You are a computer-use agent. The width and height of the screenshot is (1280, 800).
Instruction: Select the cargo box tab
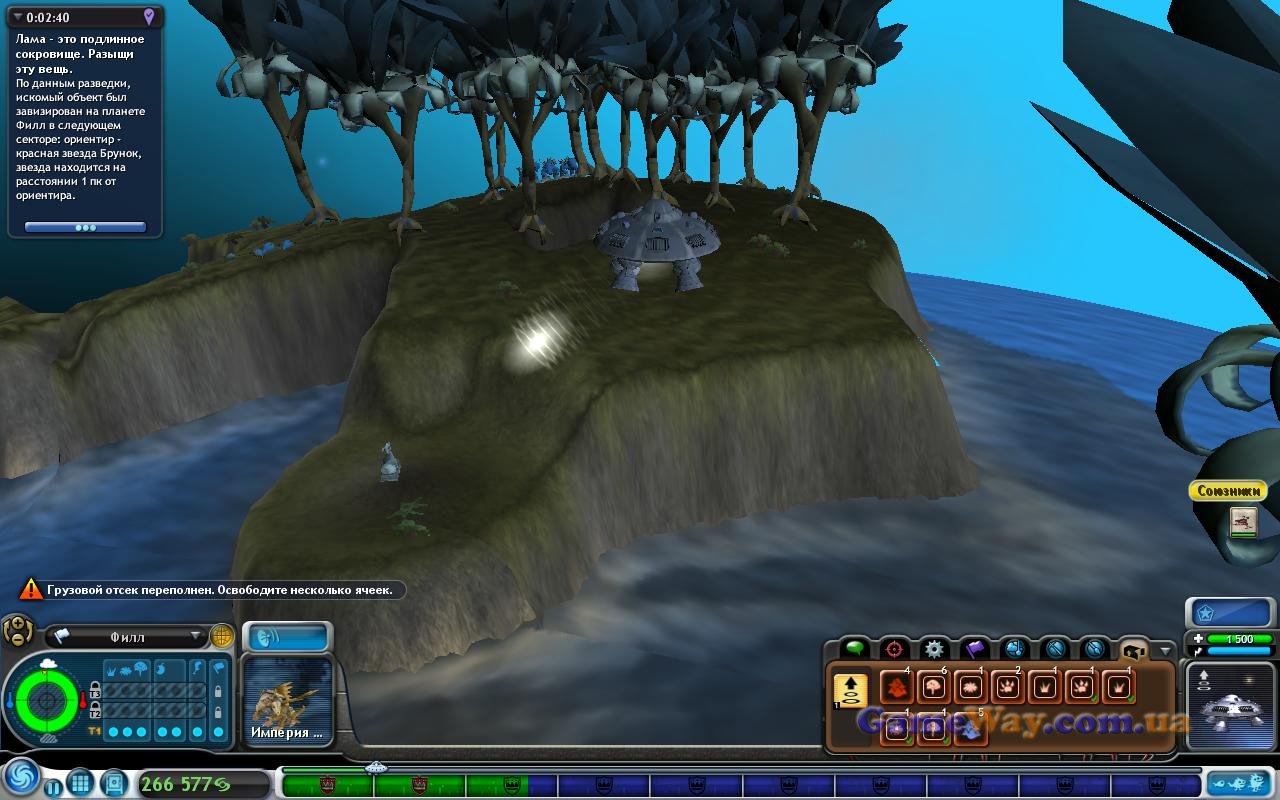[x=1133, y=648]
